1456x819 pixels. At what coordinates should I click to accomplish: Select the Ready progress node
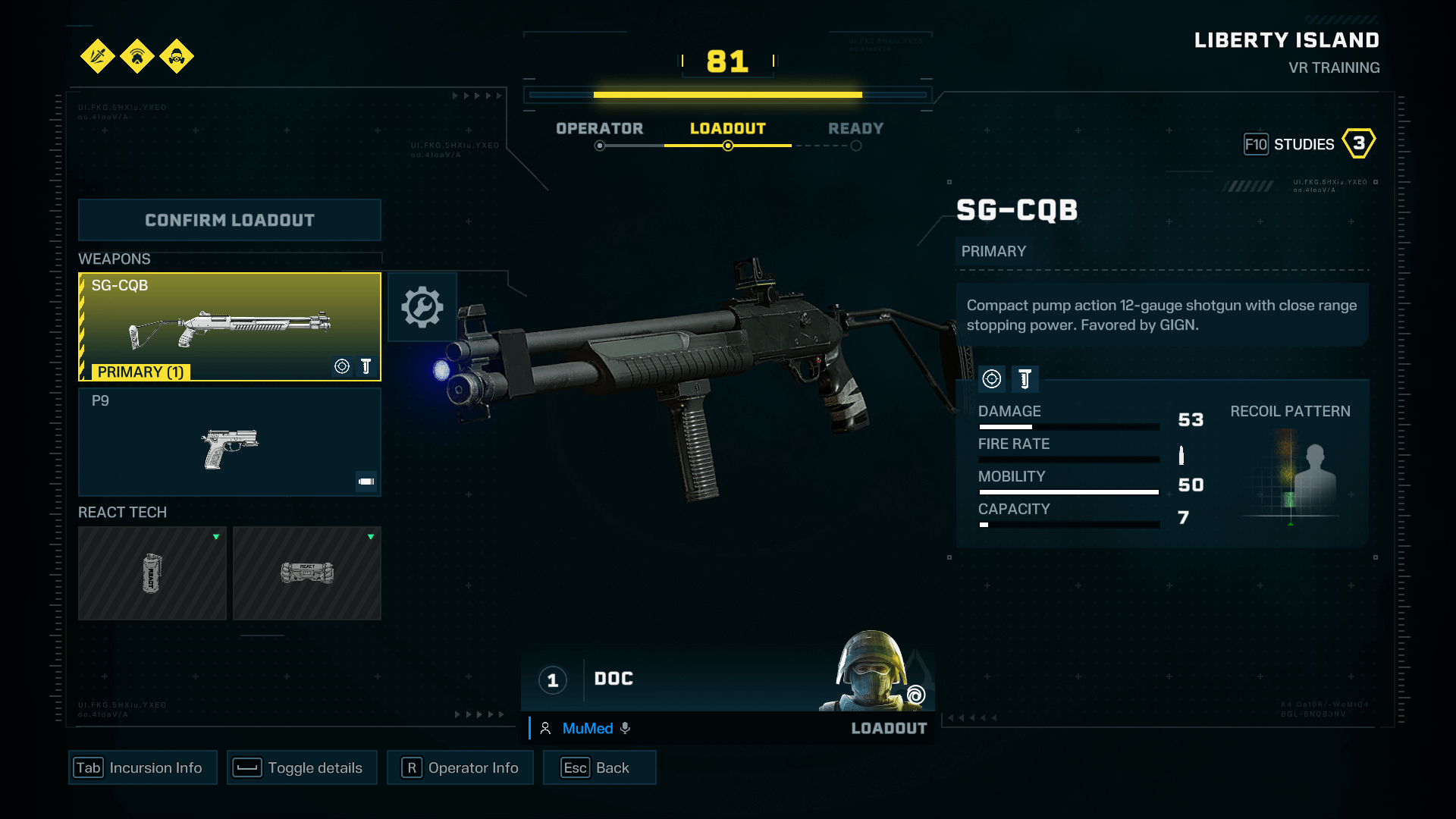pyautogui.click(x=857, y=146)
